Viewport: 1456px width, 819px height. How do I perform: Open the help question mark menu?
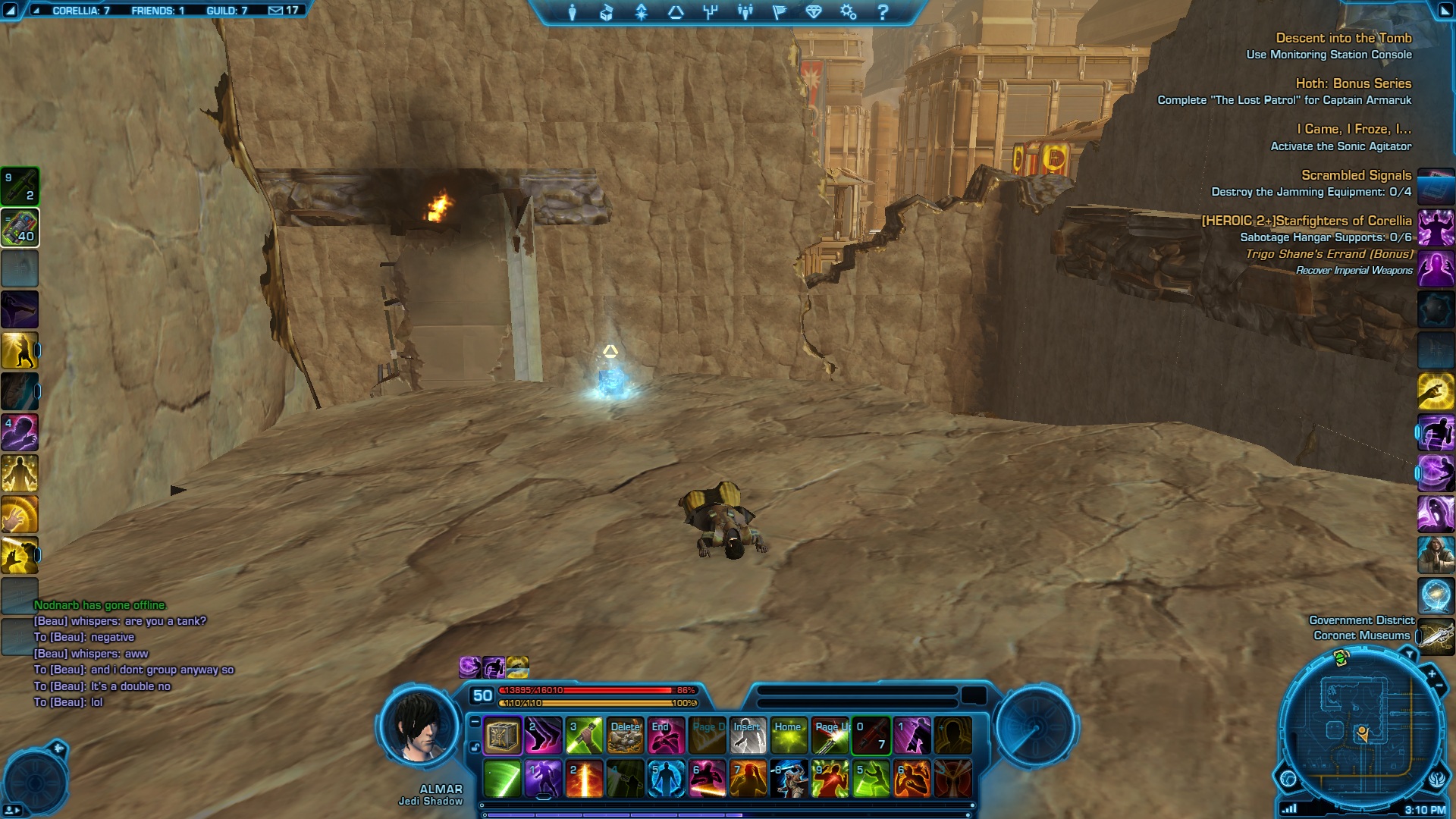[883, 12]
